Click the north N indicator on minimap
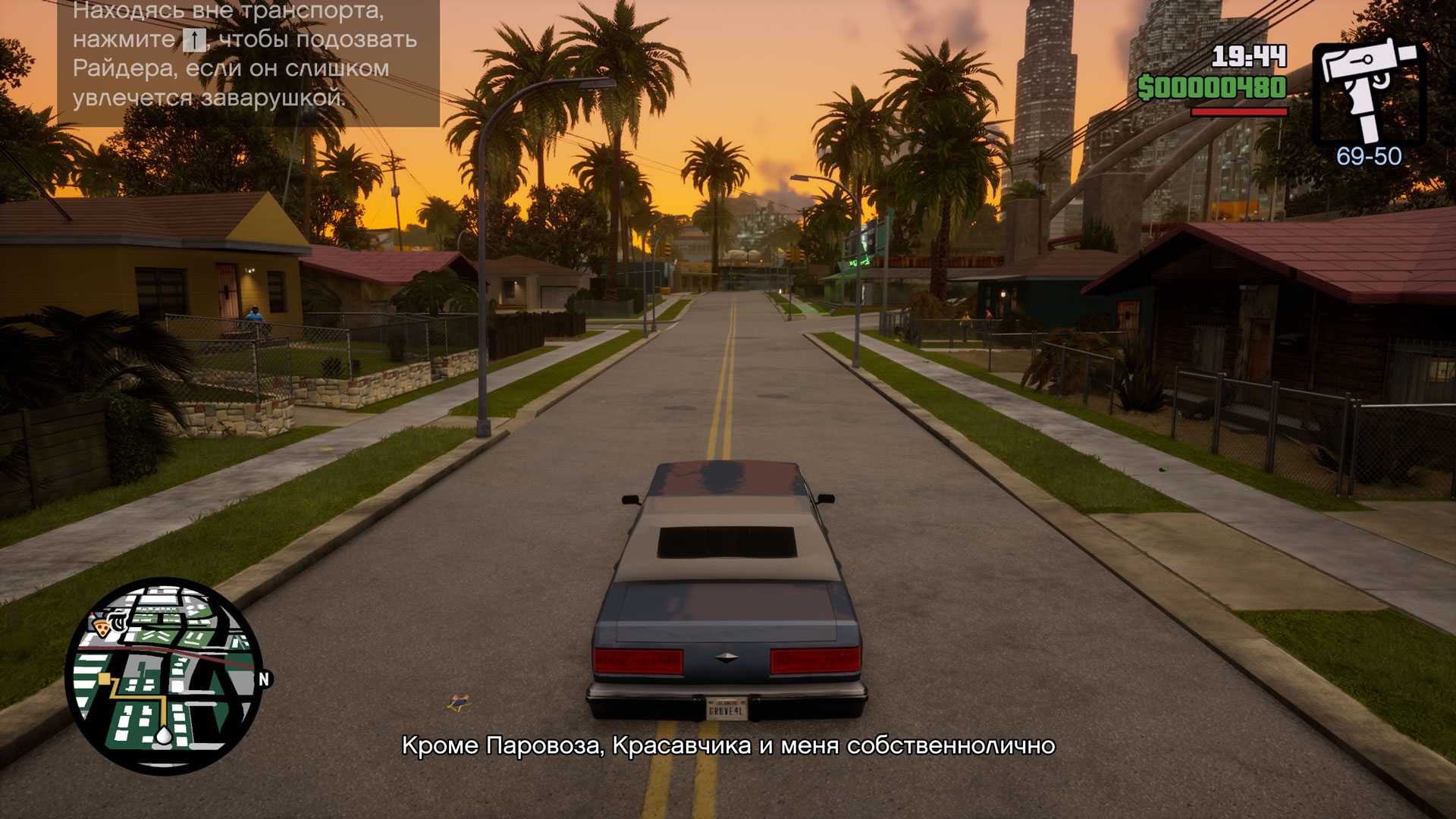Image resolution: width=1456 pixels, height=819 pixels. [264, 679]
